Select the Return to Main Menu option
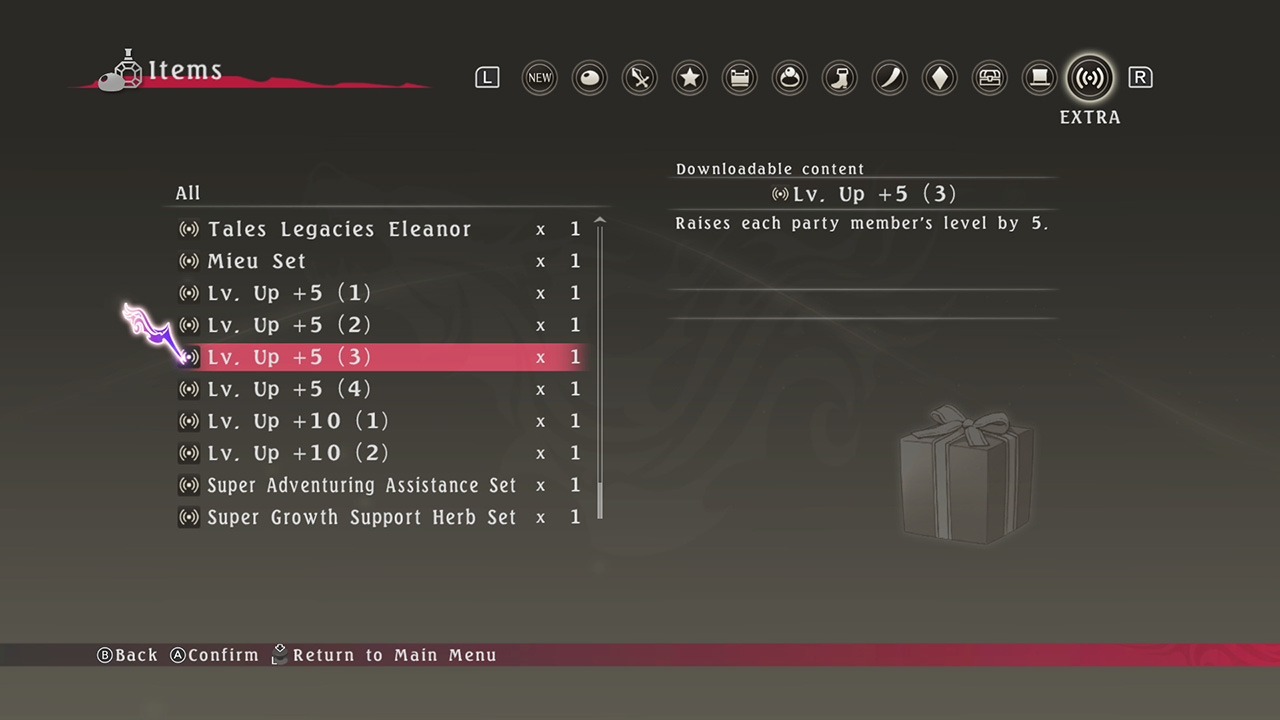Viewport: 1280px width, 720px height. point(385,655)
